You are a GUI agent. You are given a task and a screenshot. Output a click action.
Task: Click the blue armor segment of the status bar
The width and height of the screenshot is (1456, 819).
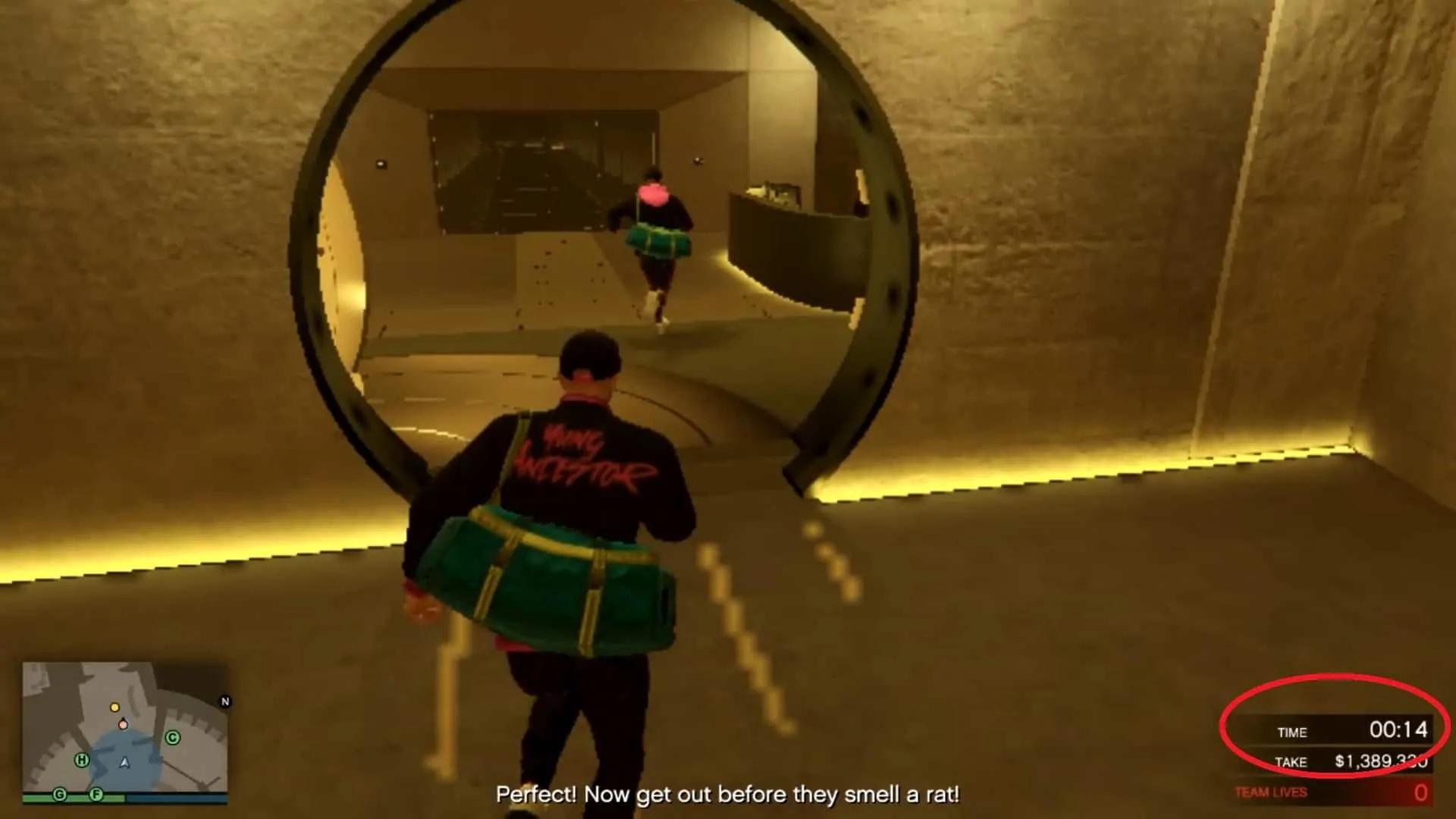177,798
